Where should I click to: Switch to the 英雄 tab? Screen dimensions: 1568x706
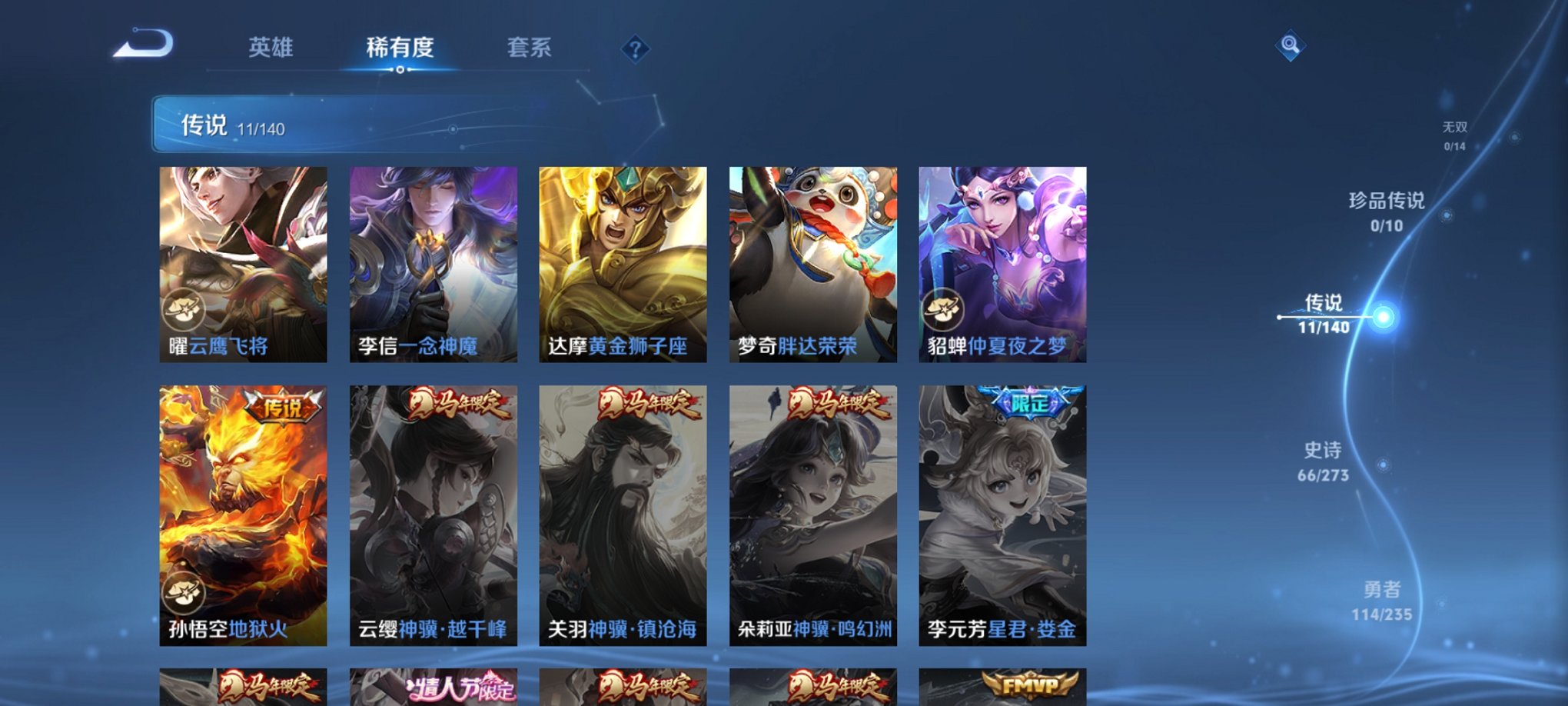[271, 48]
